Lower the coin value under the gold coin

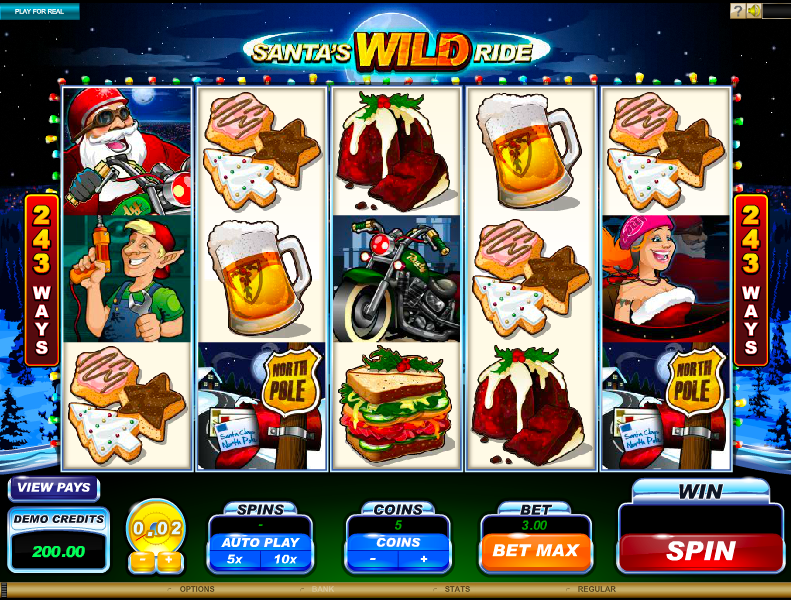click(142, 560)
